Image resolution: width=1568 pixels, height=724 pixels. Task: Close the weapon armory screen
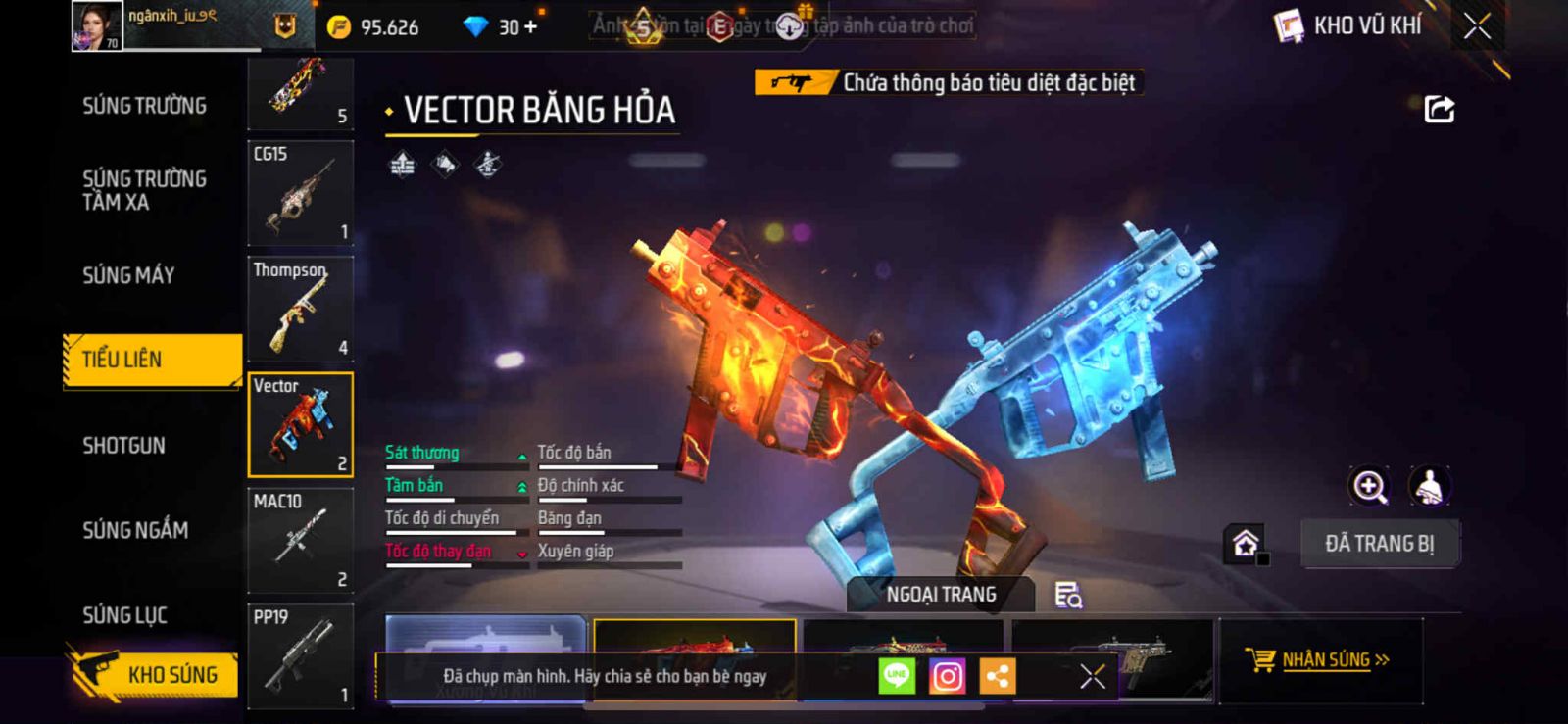pyautogui.click(x=1477, y=26)
